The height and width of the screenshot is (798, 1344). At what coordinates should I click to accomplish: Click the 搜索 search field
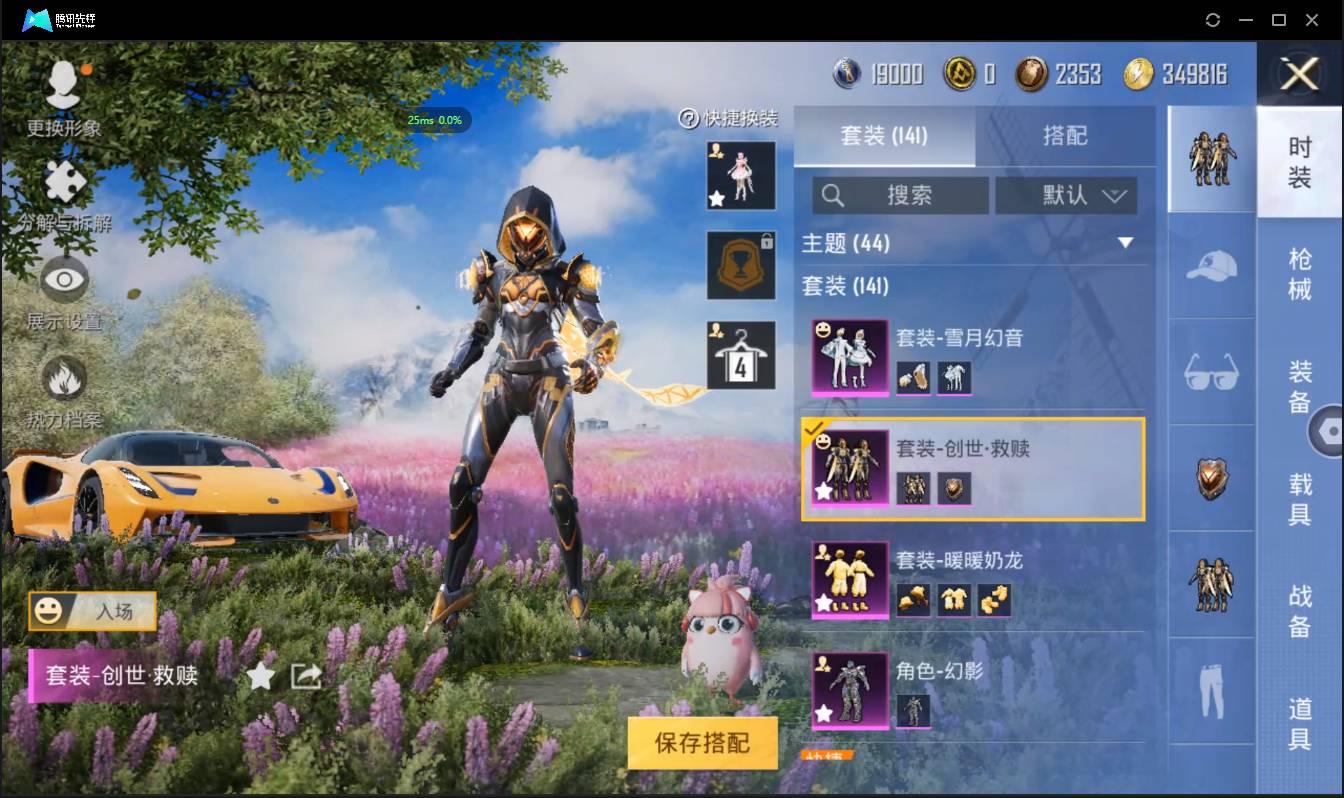point(900,195)
